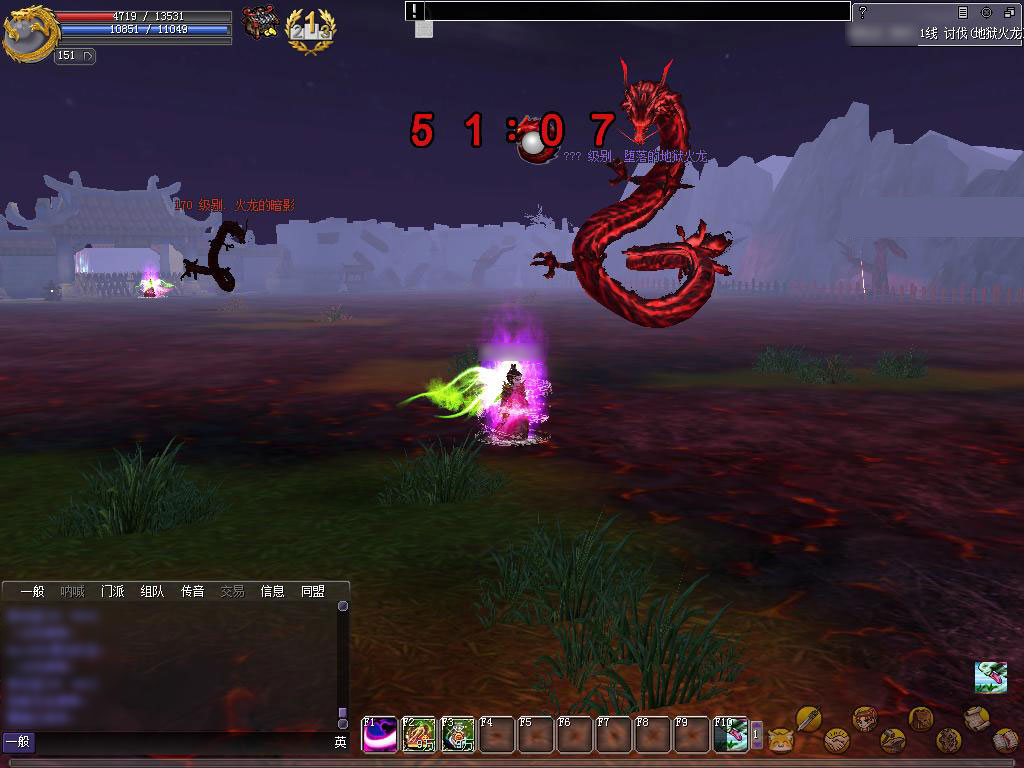Click the question mark help button

click(863, 13)
